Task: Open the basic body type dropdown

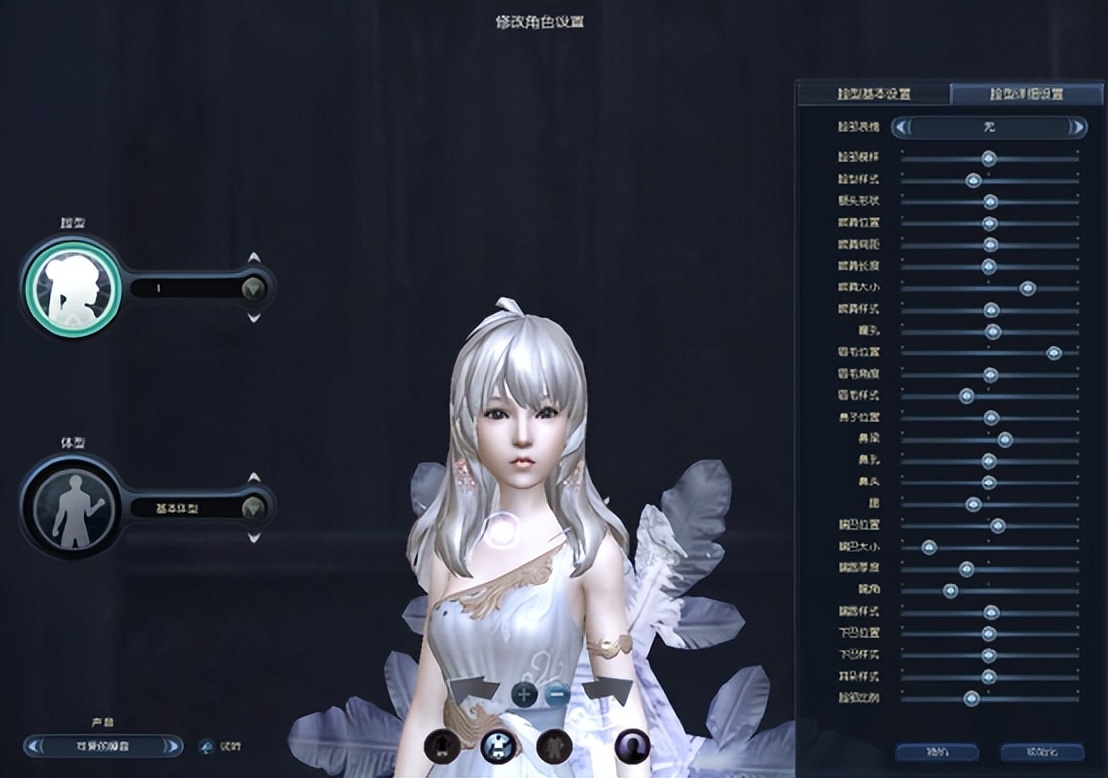Action: tap(253, 507)
